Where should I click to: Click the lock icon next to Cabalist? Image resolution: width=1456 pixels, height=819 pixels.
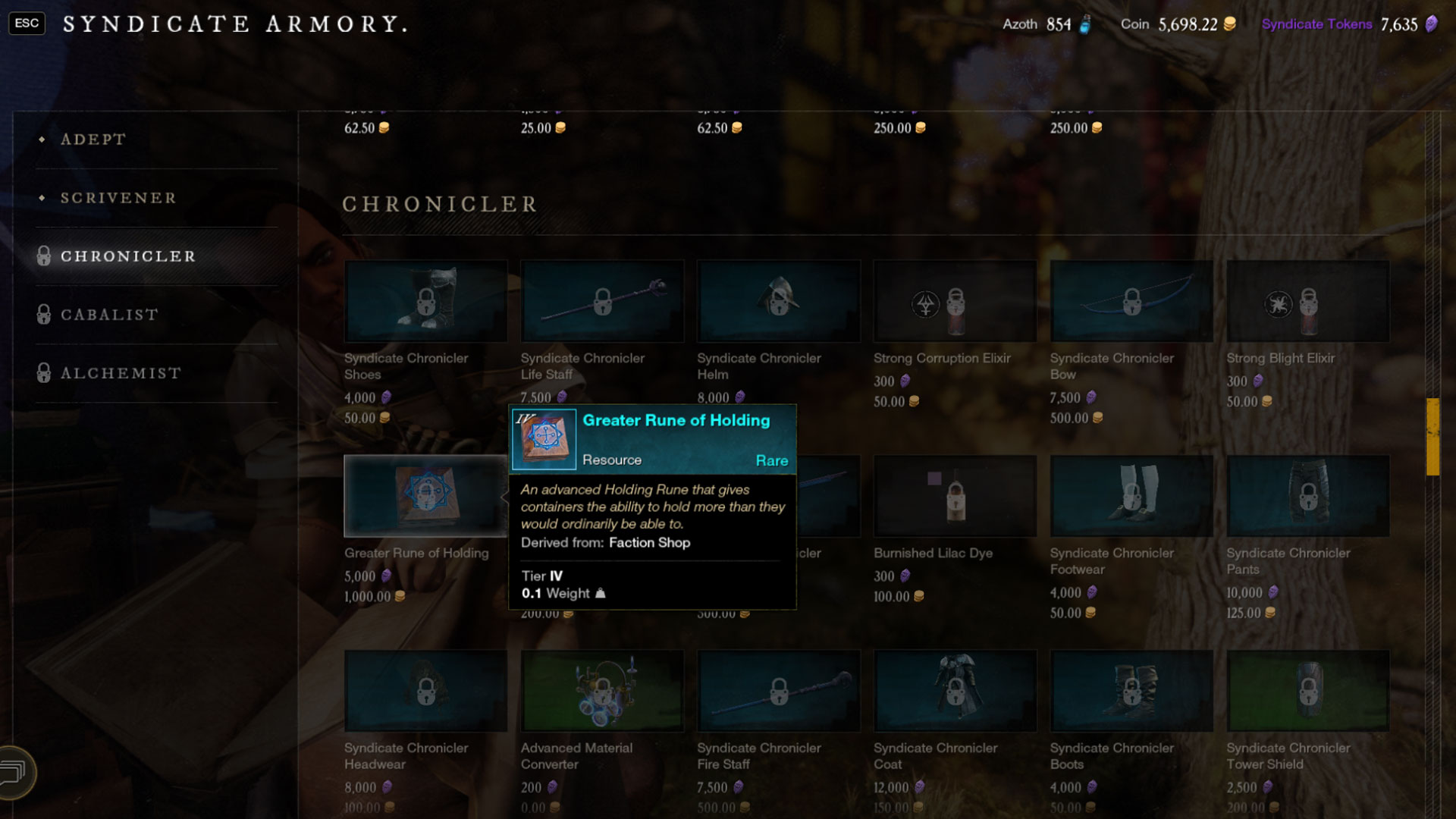click(43, 314)
